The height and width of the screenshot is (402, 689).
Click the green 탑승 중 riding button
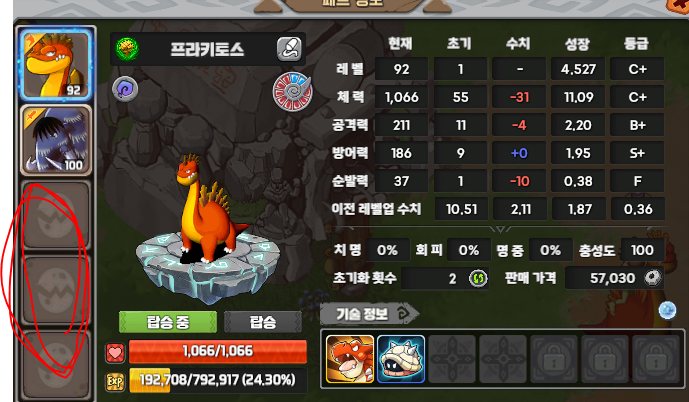(x=162, y=321)
